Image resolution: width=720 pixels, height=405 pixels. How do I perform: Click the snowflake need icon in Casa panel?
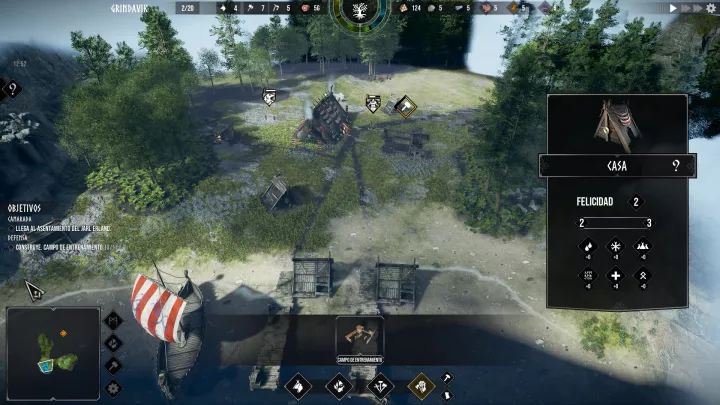click(x=615, y=246)
